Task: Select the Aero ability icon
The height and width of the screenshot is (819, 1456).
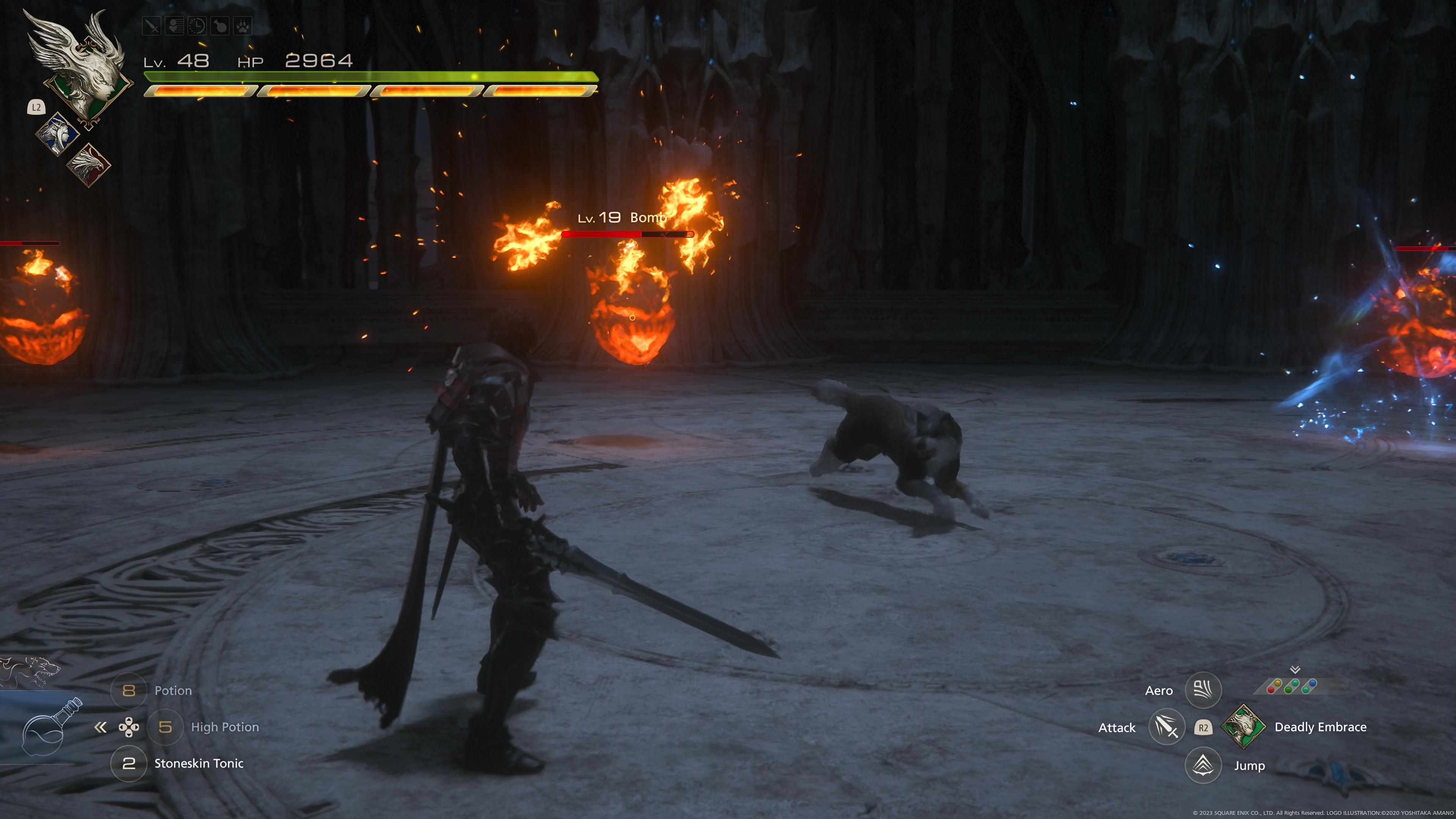Action: (x=1203, y=690)
